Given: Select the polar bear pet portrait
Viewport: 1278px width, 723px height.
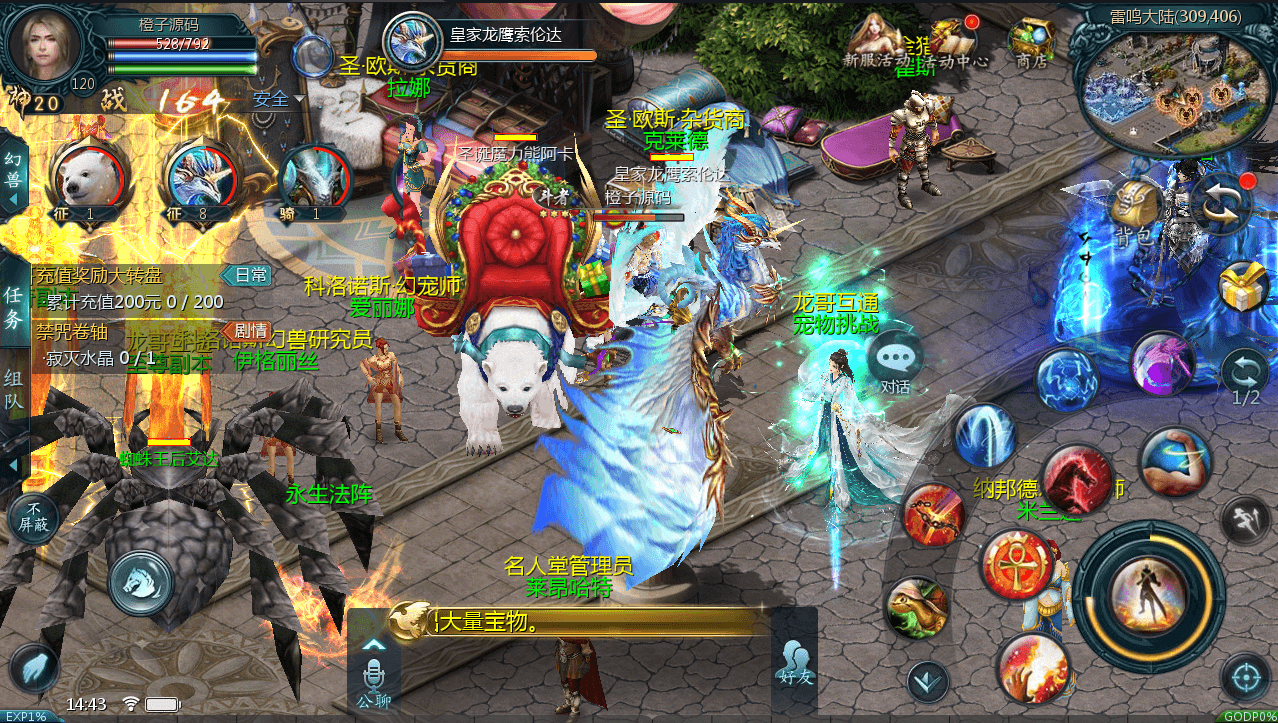Looking at the screenshot, I should point(87,179).
